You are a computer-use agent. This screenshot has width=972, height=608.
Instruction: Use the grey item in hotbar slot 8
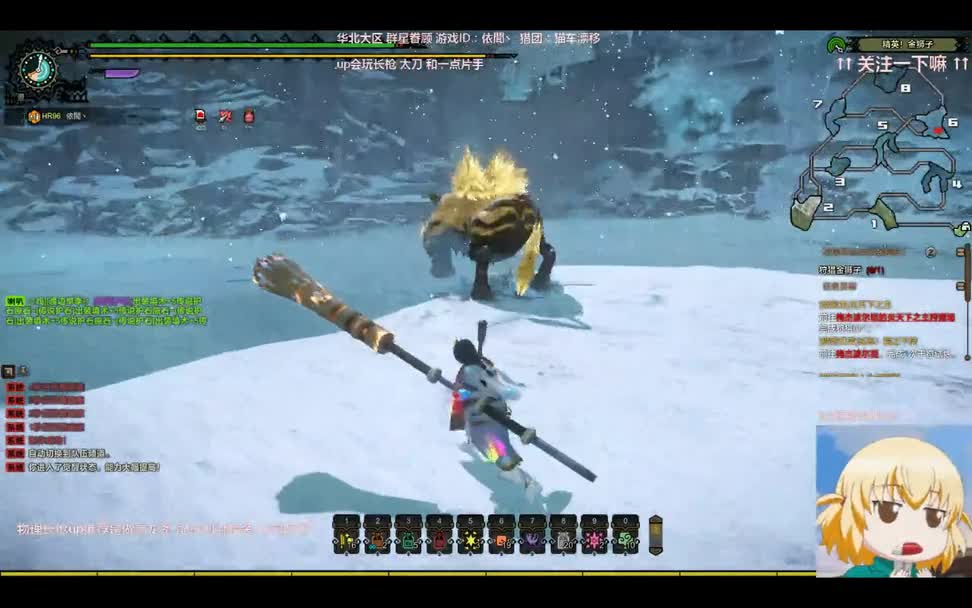click(563, 536)
